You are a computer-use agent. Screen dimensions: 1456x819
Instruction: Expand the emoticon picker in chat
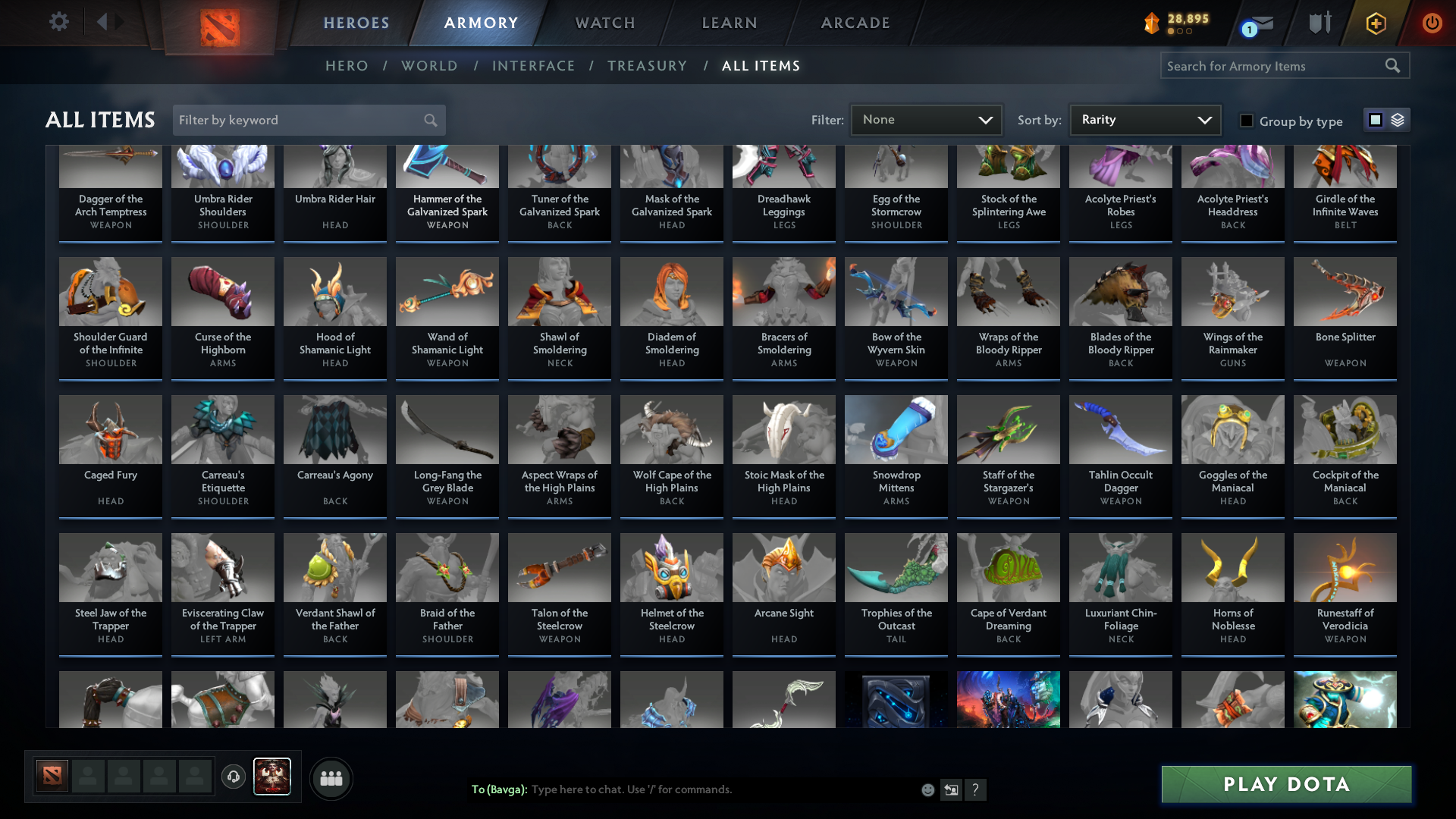927,789
